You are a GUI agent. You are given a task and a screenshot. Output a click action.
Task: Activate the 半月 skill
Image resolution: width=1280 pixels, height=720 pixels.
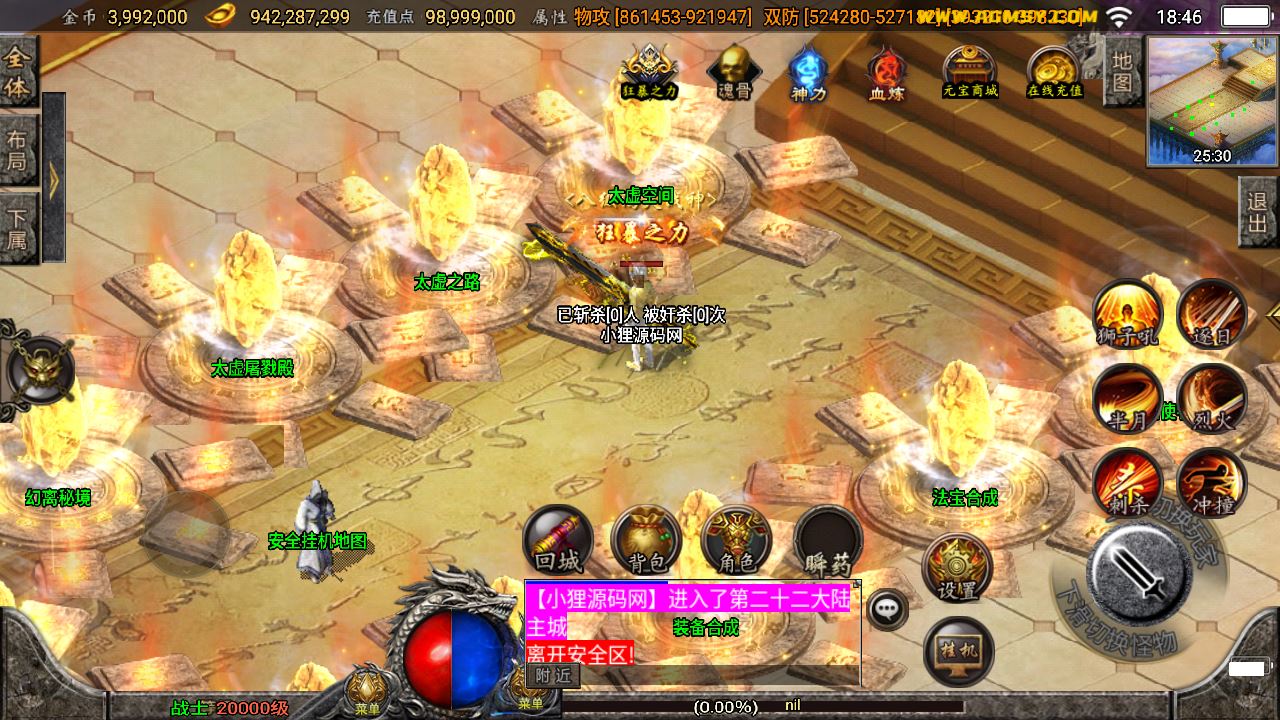point(1127,398)
